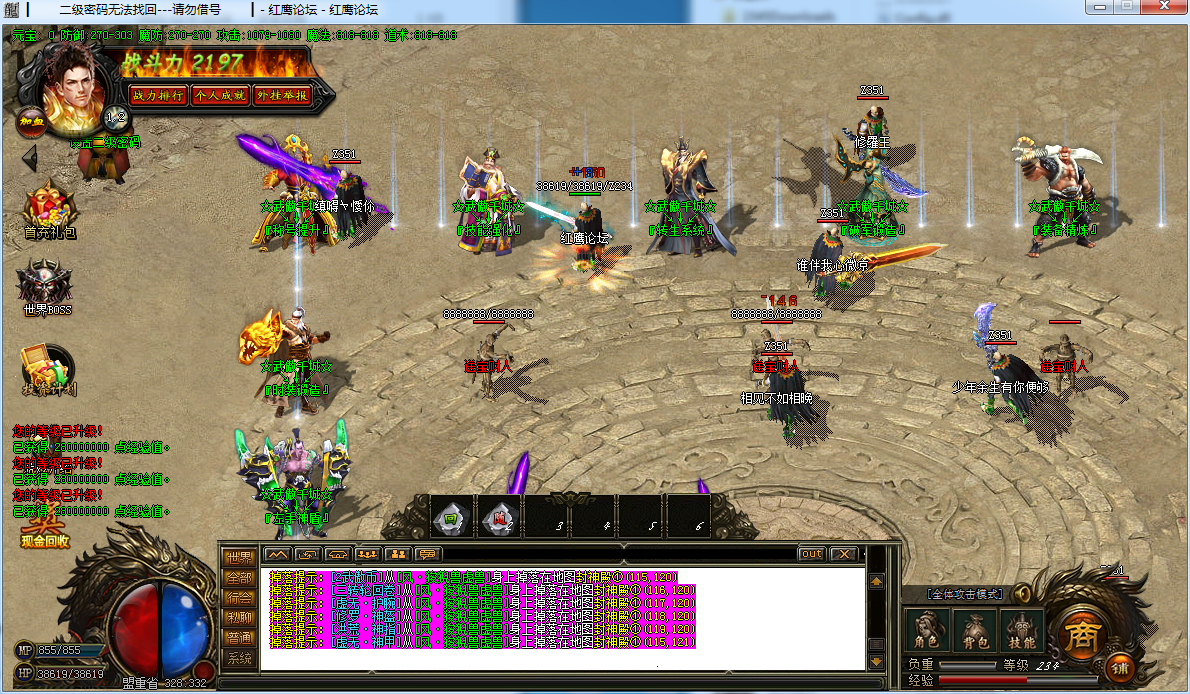1190x694 pixels.
Task: Open the 背包 bag inventory
Action: [974, 631]
